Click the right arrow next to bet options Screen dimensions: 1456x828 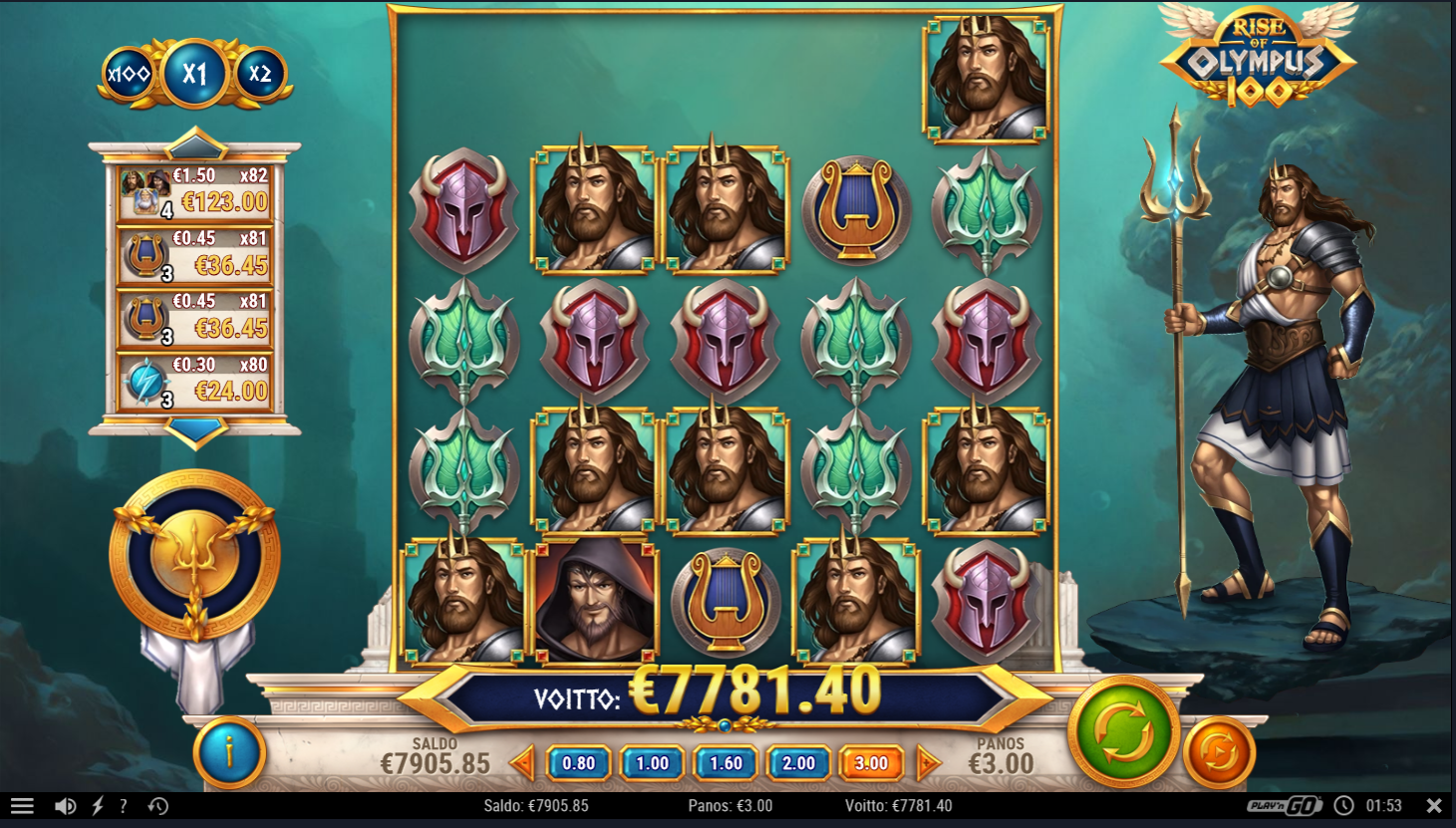927,763
